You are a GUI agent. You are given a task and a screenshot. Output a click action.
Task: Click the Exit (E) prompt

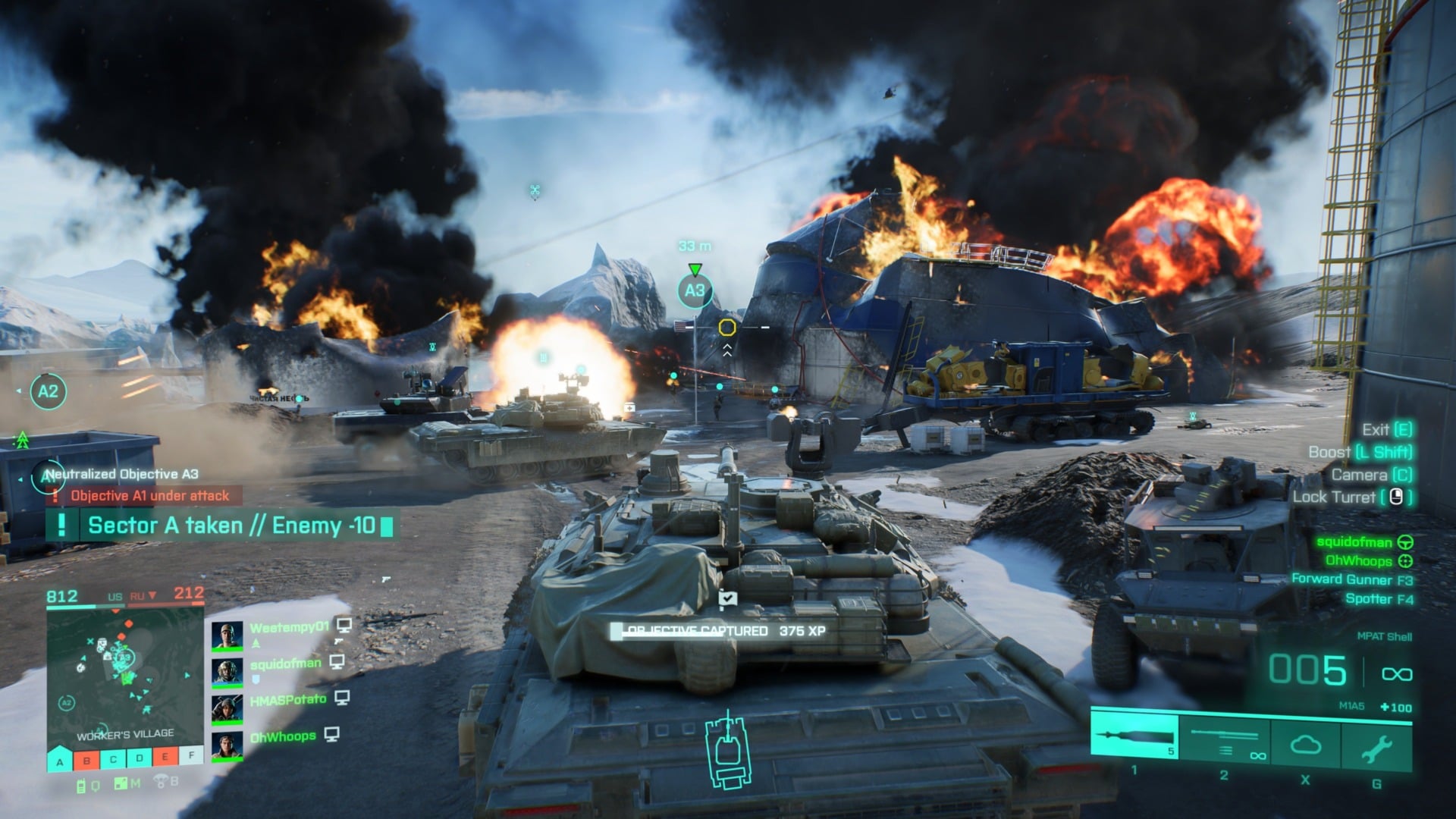(1388, 428)
